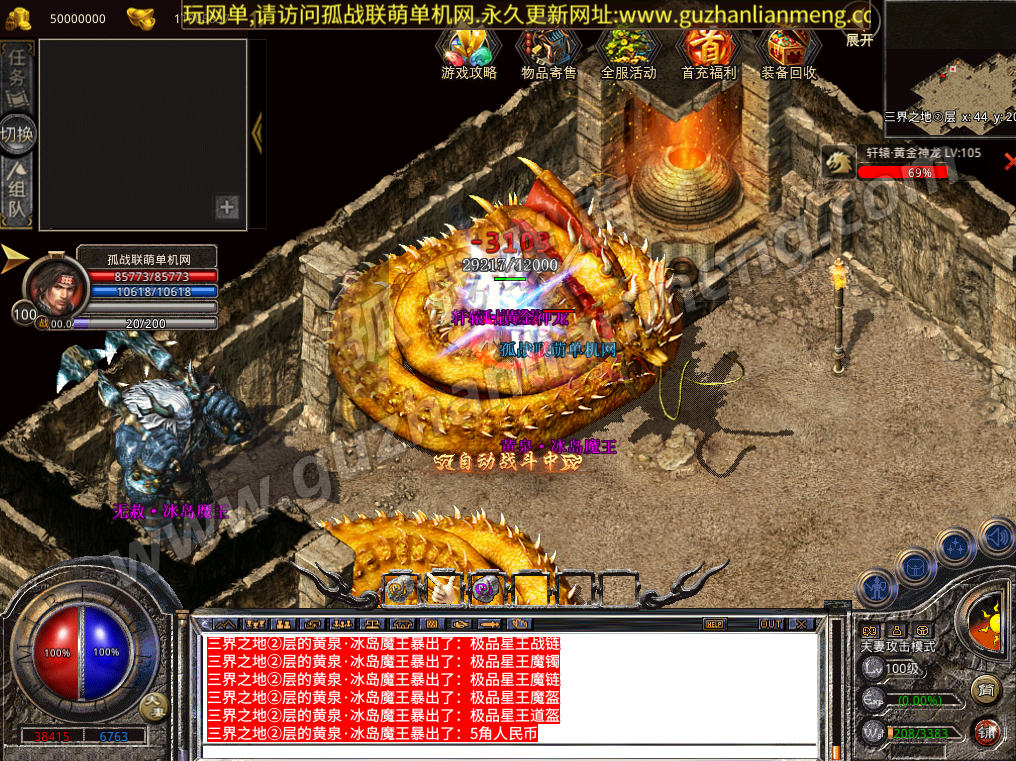Click the 自动战斗中 auto-battle indicator
Screen dimensions: 1016x761
point(506,462)
